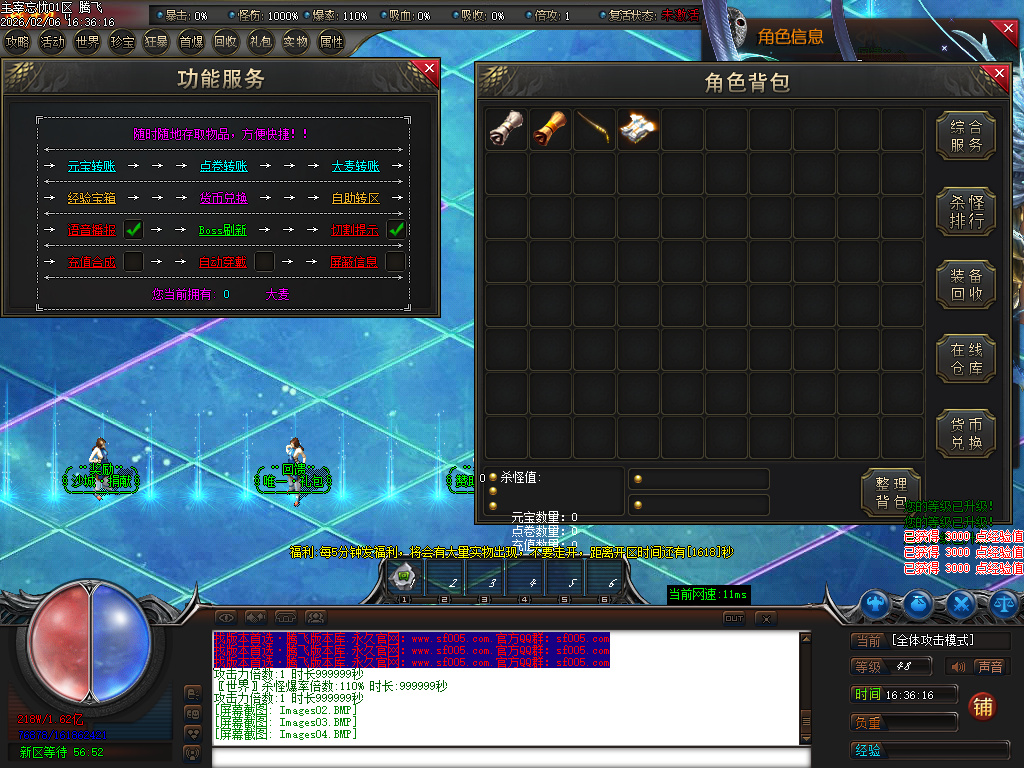Viewport: 1024px width, 768px height.
Task: Open the 攻略 top menu button
Action: coord(17,42)
